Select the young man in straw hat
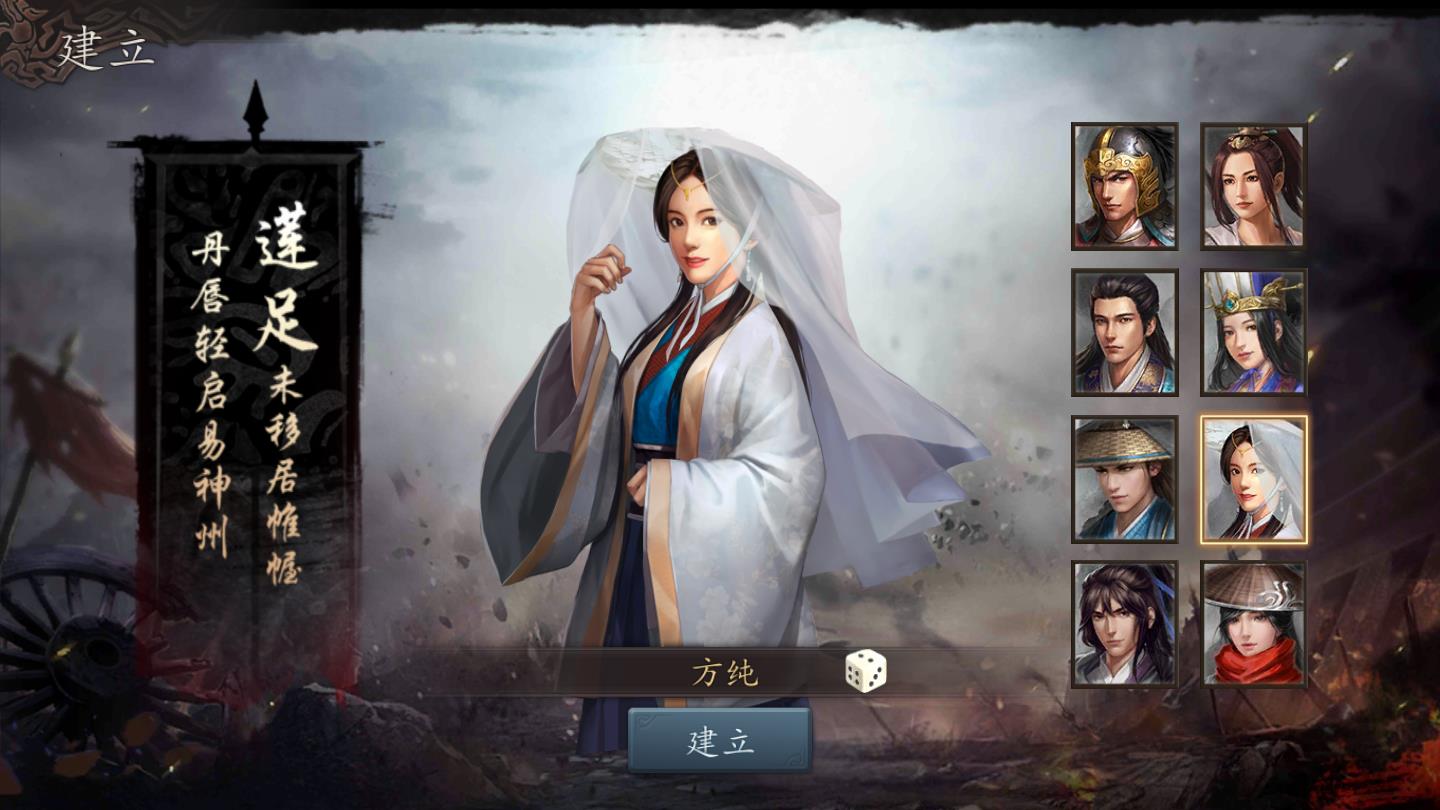Image resolution: width=1440 pixels, height=810 pixels. [1123, 480]
